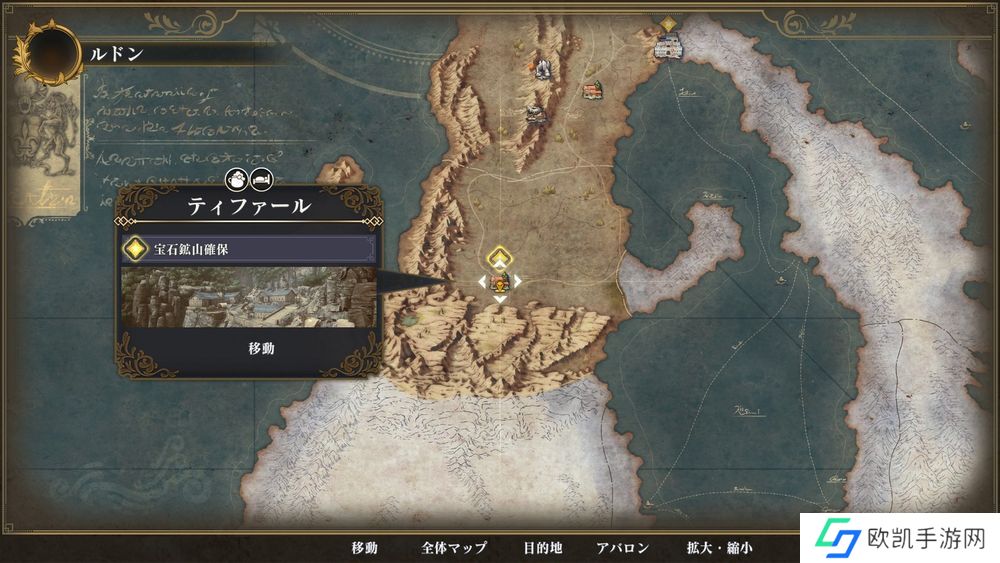
Task: Select the 宝石鉱山確保 quest entry
Action: pyautogui.click(x=248, y=249)
